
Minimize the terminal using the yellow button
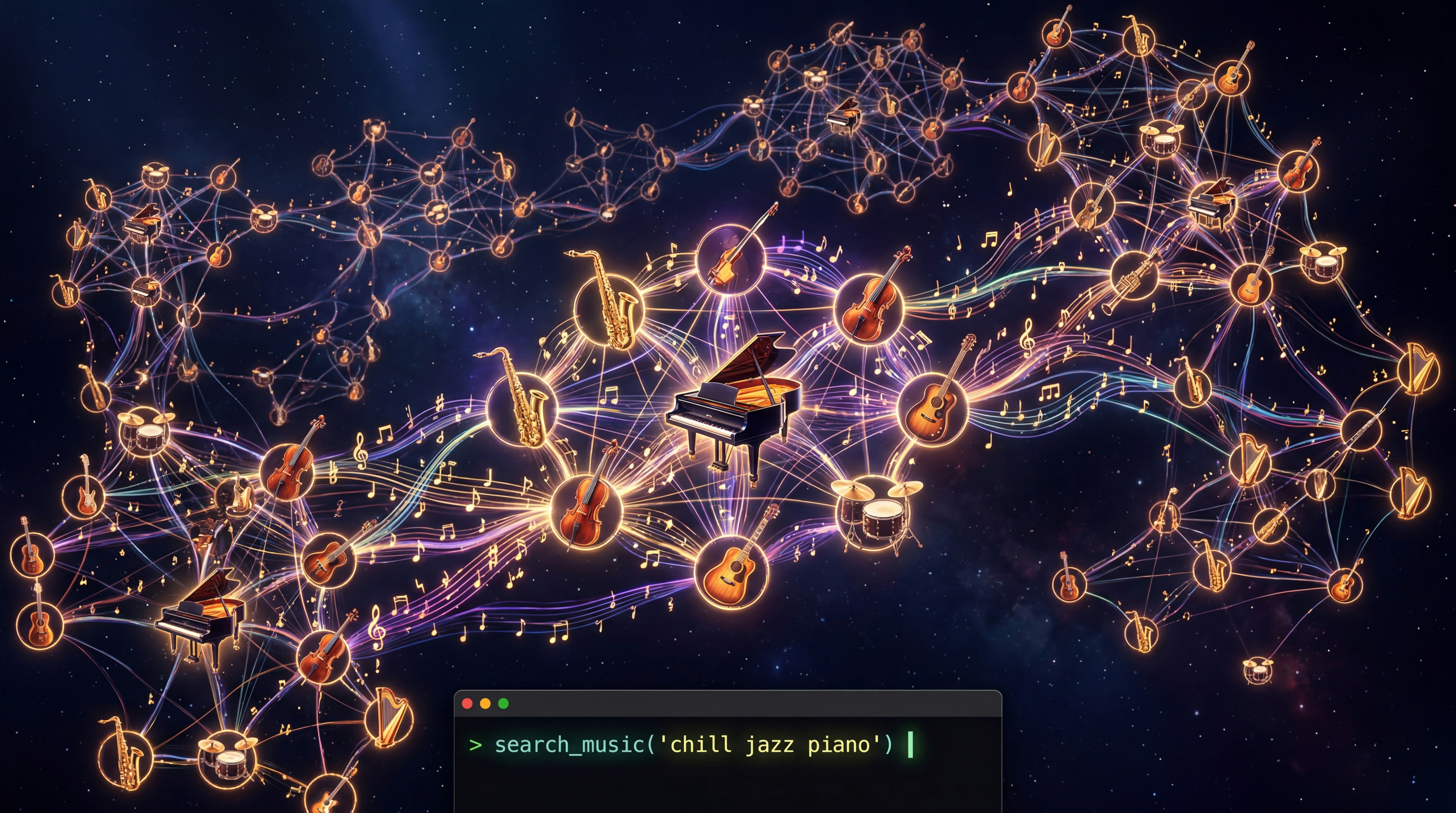tap(485, 703)
